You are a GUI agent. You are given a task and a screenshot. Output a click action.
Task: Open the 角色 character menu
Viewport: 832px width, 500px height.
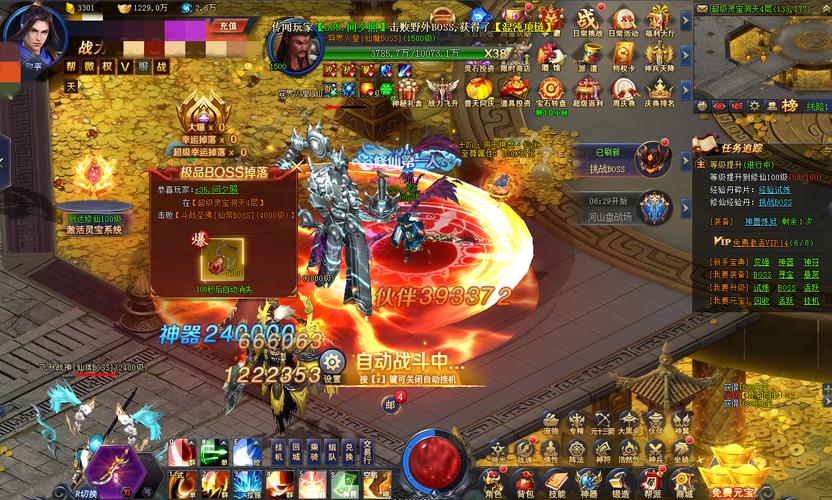pos(494,480)
